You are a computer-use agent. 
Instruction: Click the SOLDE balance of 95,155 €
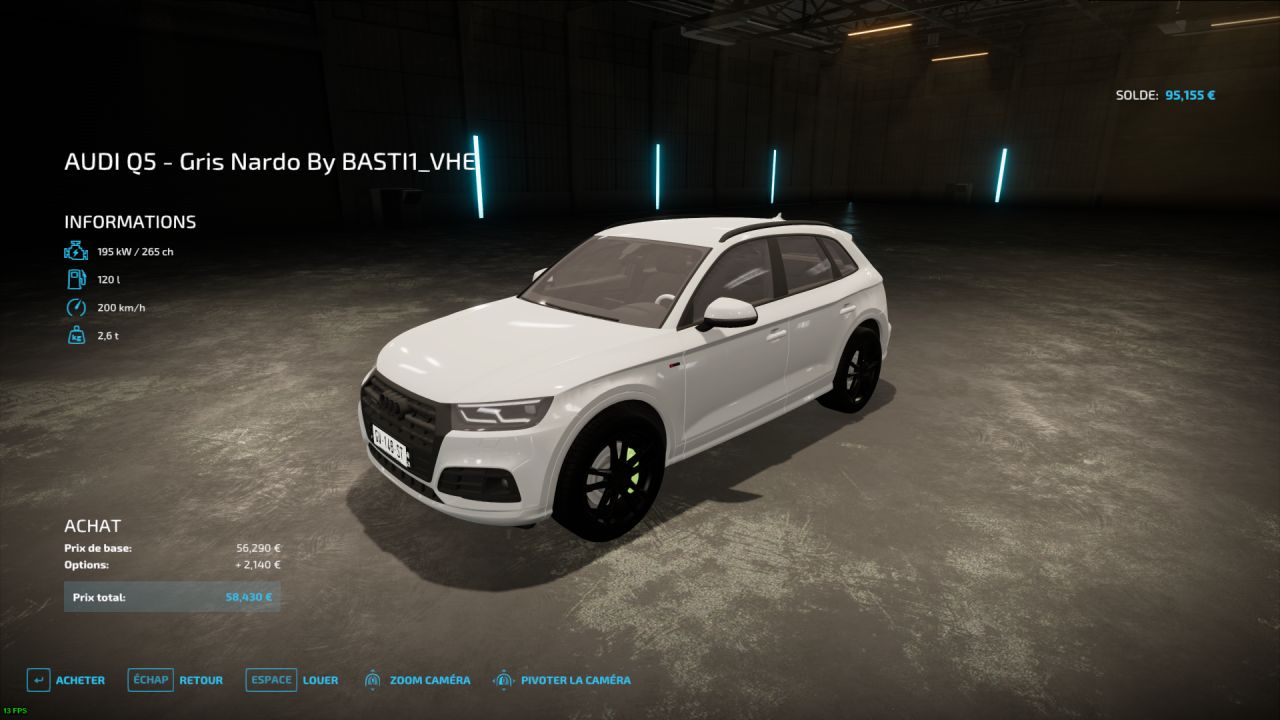pyautogui.click(x=1166, y=93)
